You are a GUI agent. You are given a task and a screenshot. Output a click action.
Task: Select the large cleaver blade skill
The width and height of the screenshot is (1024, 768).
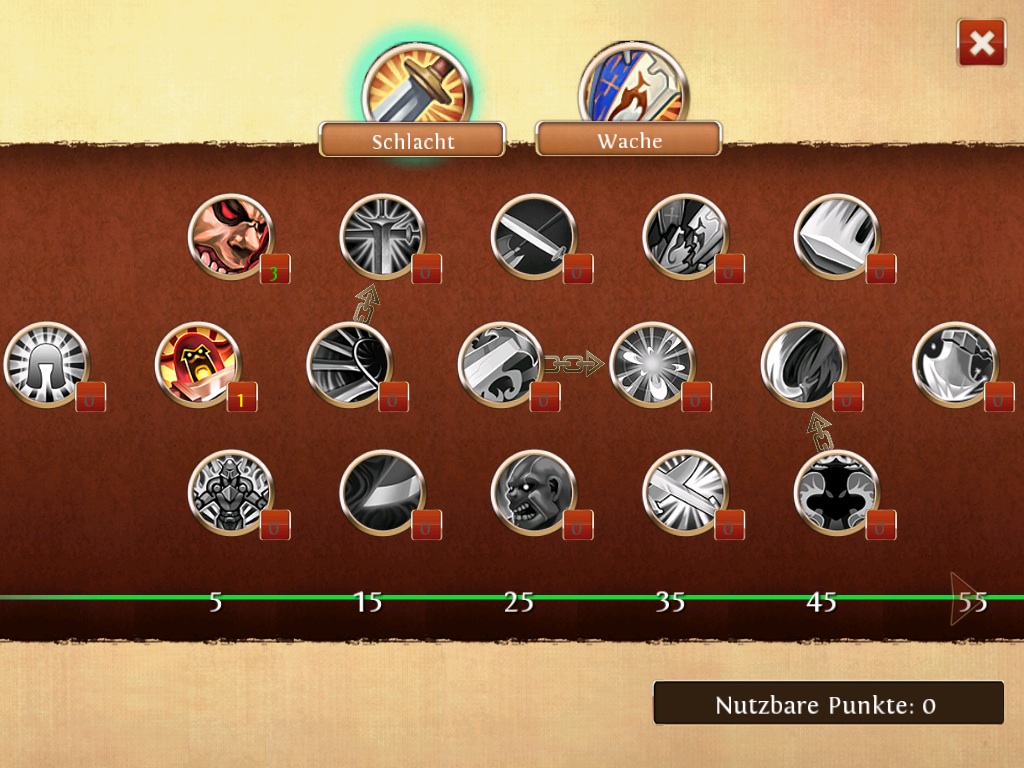(x=836, y=237)
